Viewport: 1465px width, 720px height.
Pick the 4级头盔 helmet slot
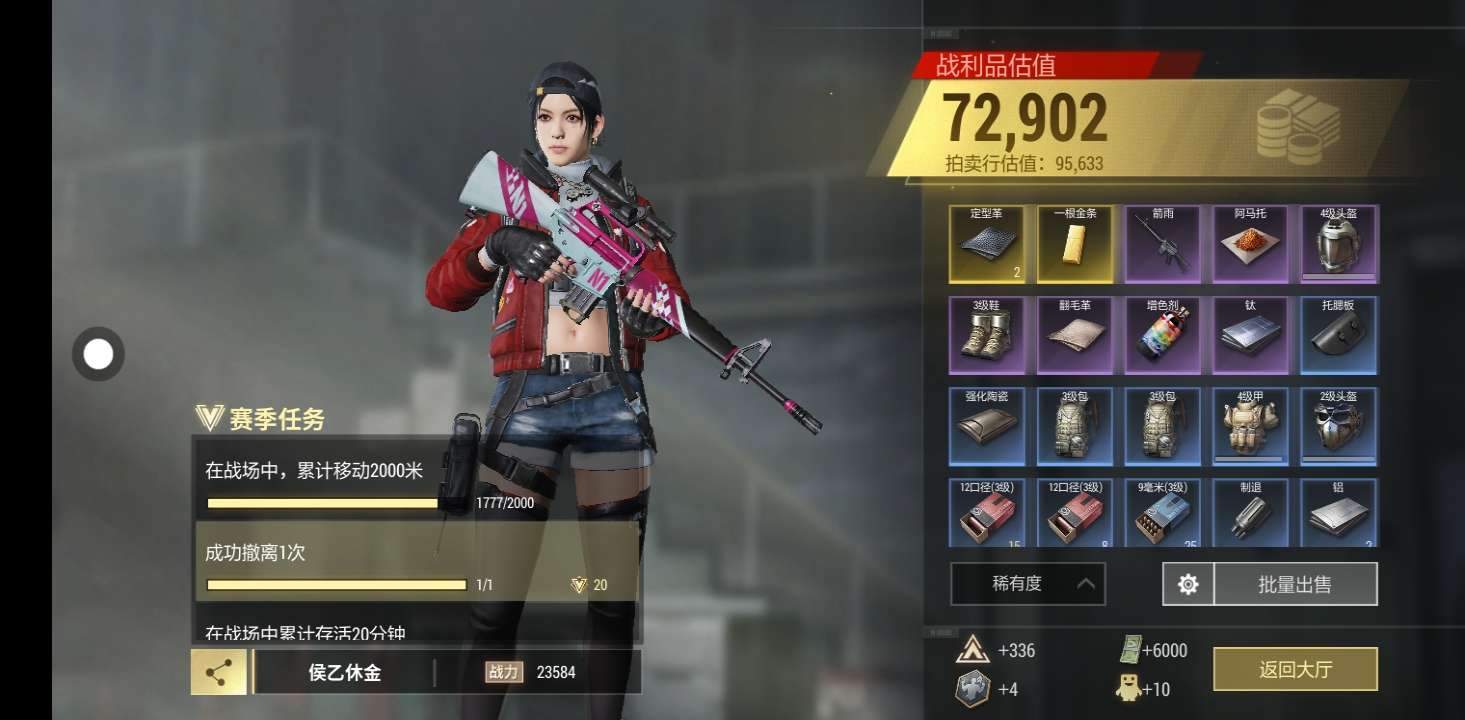click(1339, 244)
